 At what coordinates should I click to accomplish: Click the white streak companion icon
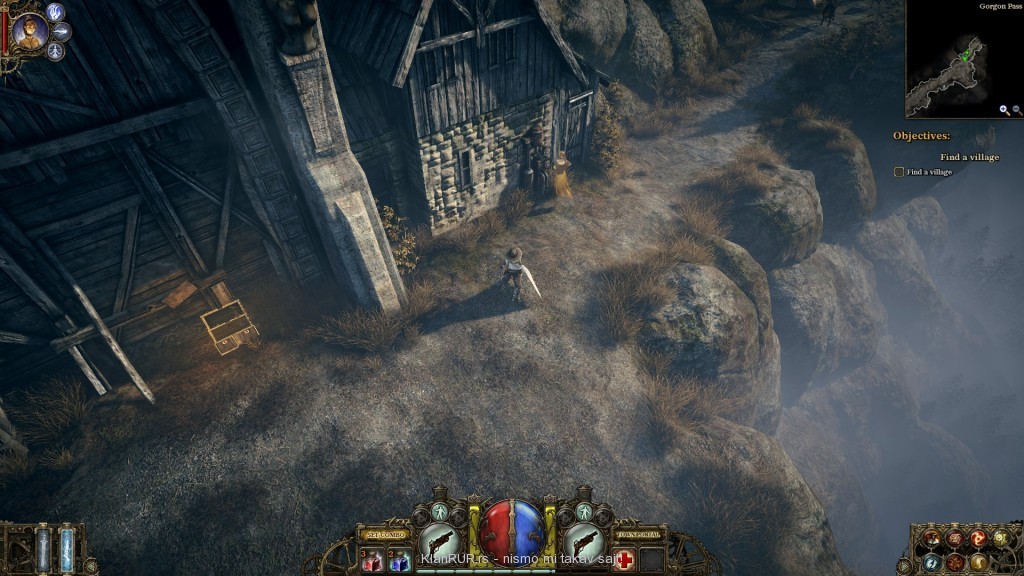(62, 32)
